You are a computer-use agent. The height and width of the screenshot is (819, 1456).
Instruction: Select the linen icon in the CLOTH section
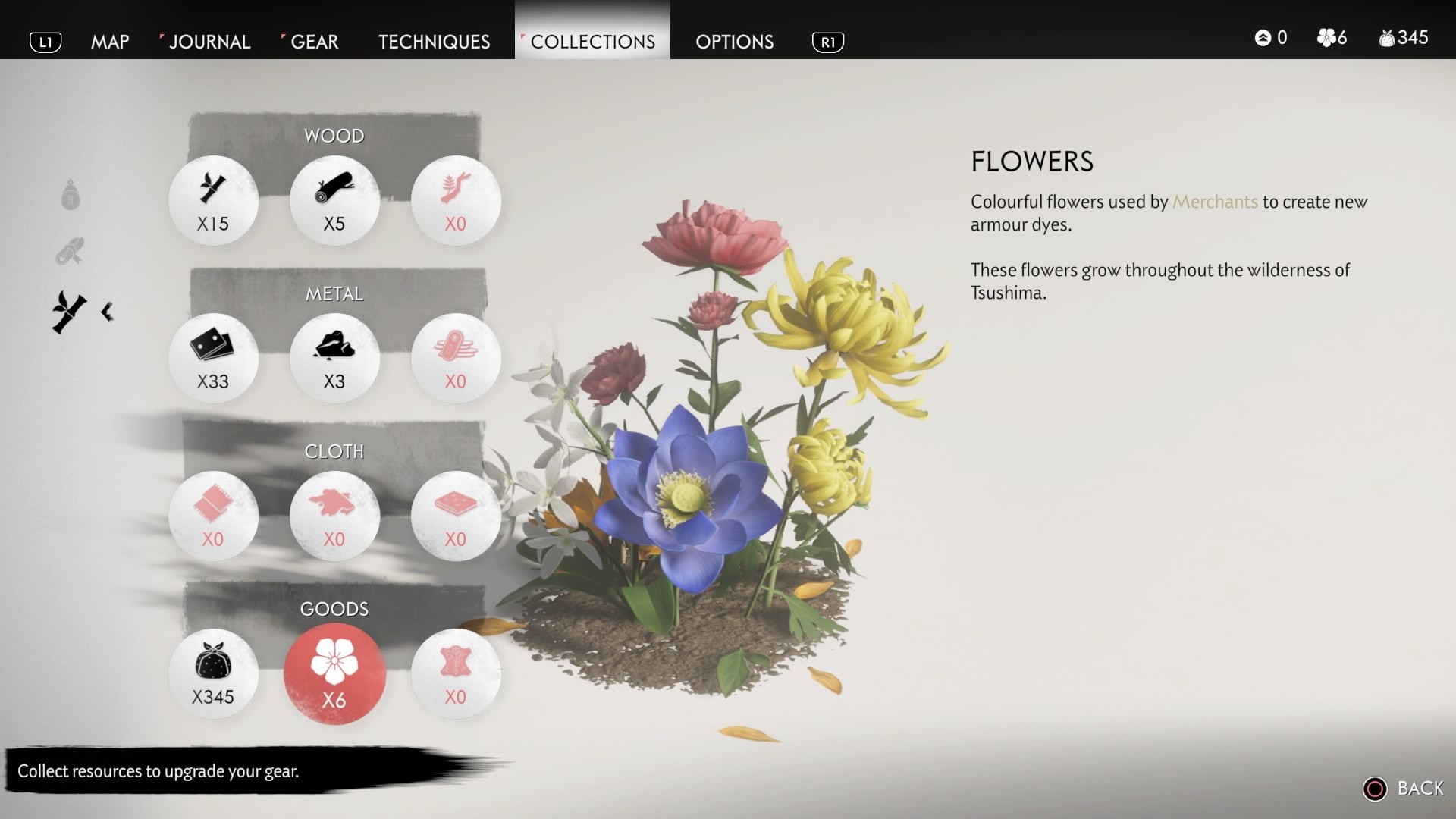214,516
